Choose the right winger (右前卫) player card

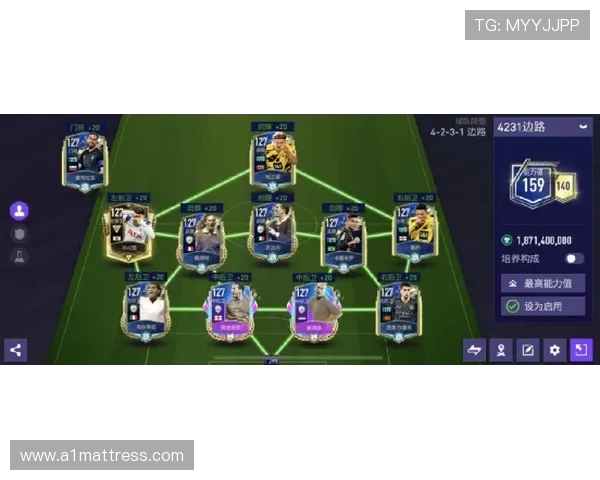click(x=414, y=229)
